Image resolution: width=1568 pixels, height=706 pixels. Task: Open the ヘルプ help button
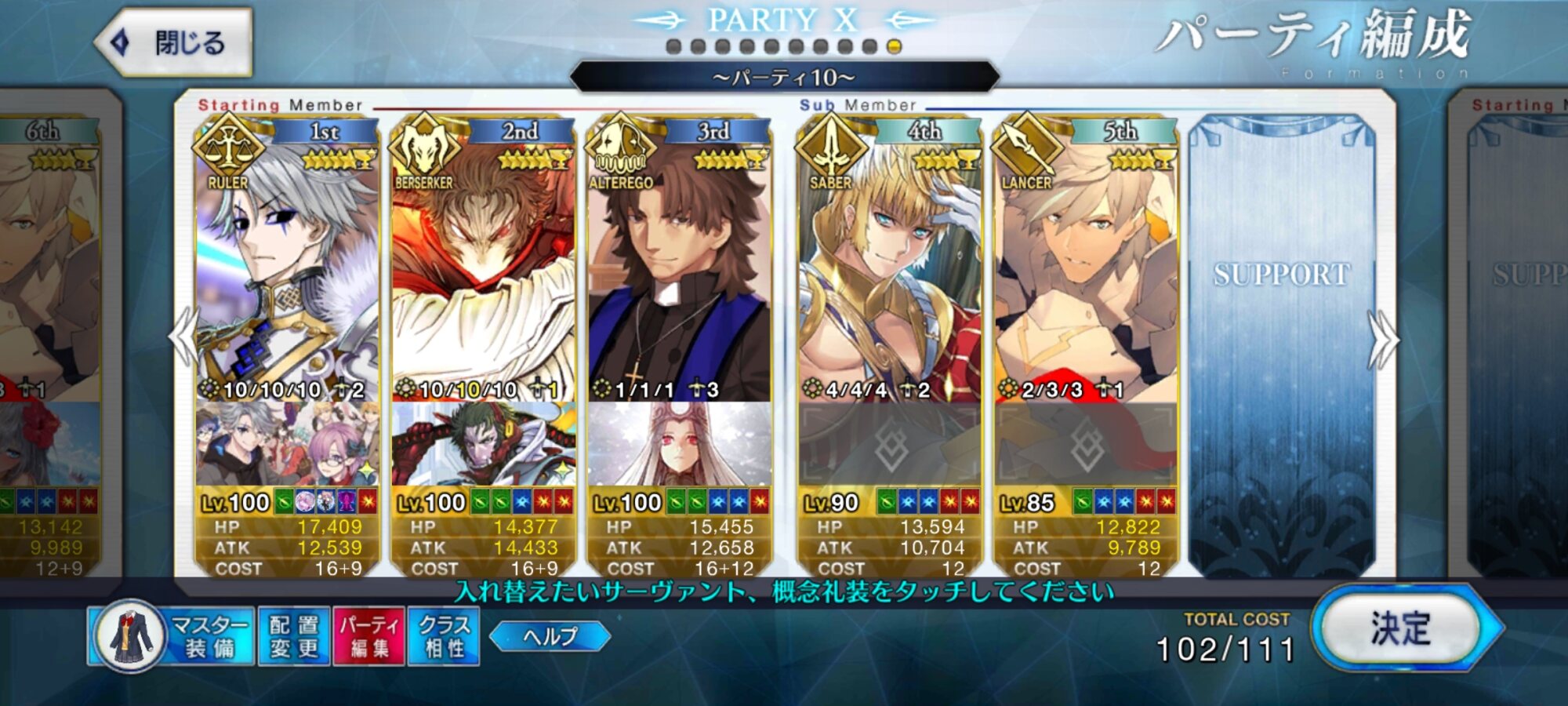[550, 635]
